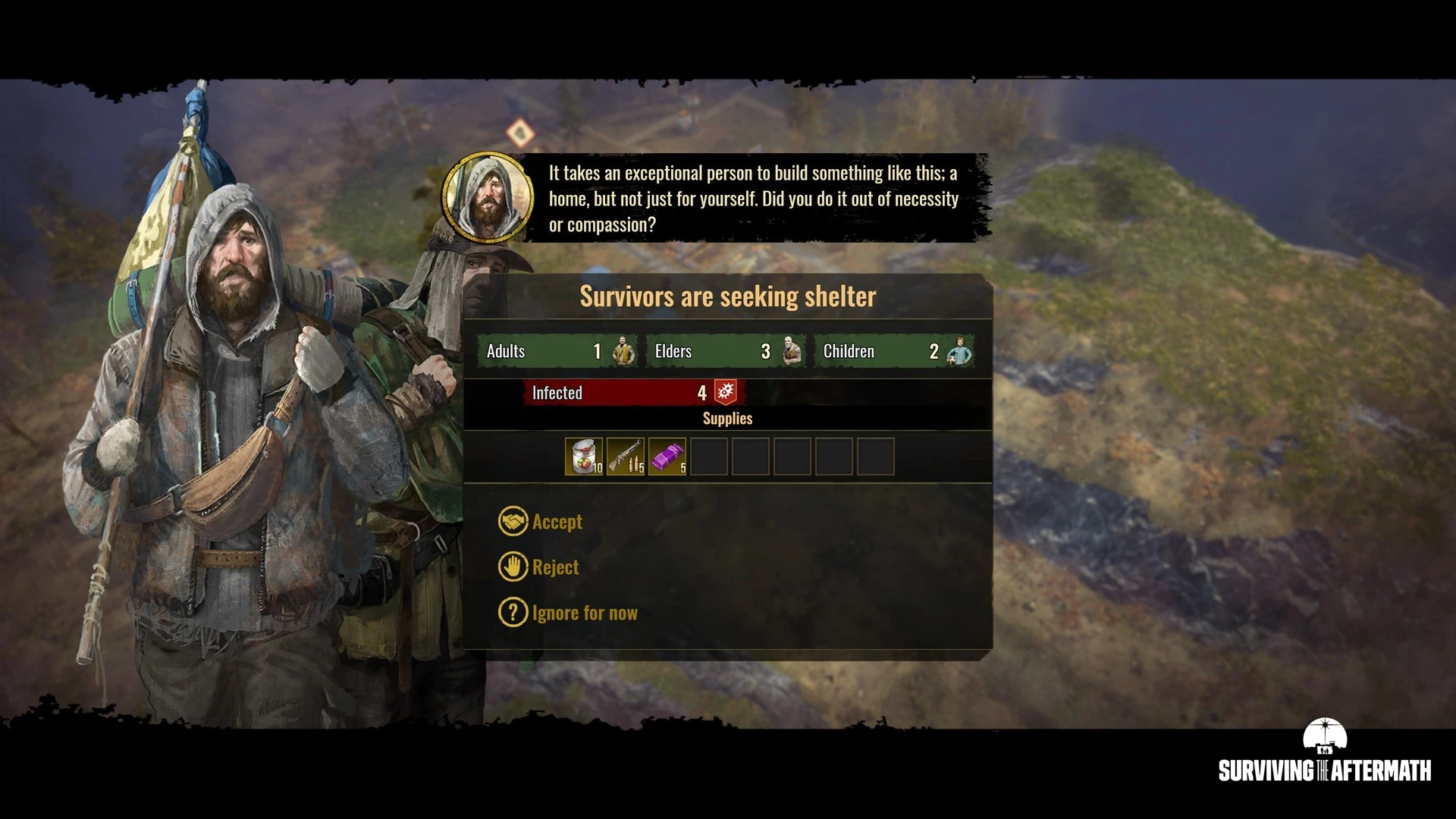
Task: Select the canned food supply slot
Action: point(584,457)
